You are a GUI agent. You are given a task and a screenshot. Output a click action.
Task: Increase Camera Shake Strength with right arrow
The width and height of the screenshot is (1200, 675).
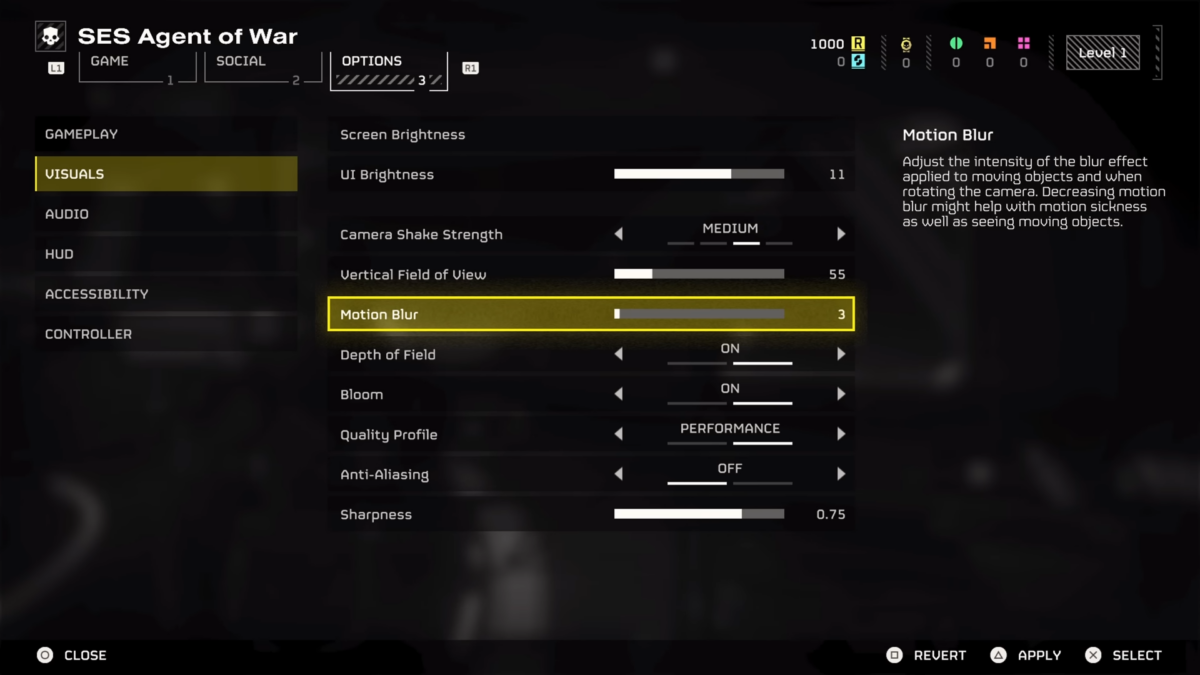point(841,234)
